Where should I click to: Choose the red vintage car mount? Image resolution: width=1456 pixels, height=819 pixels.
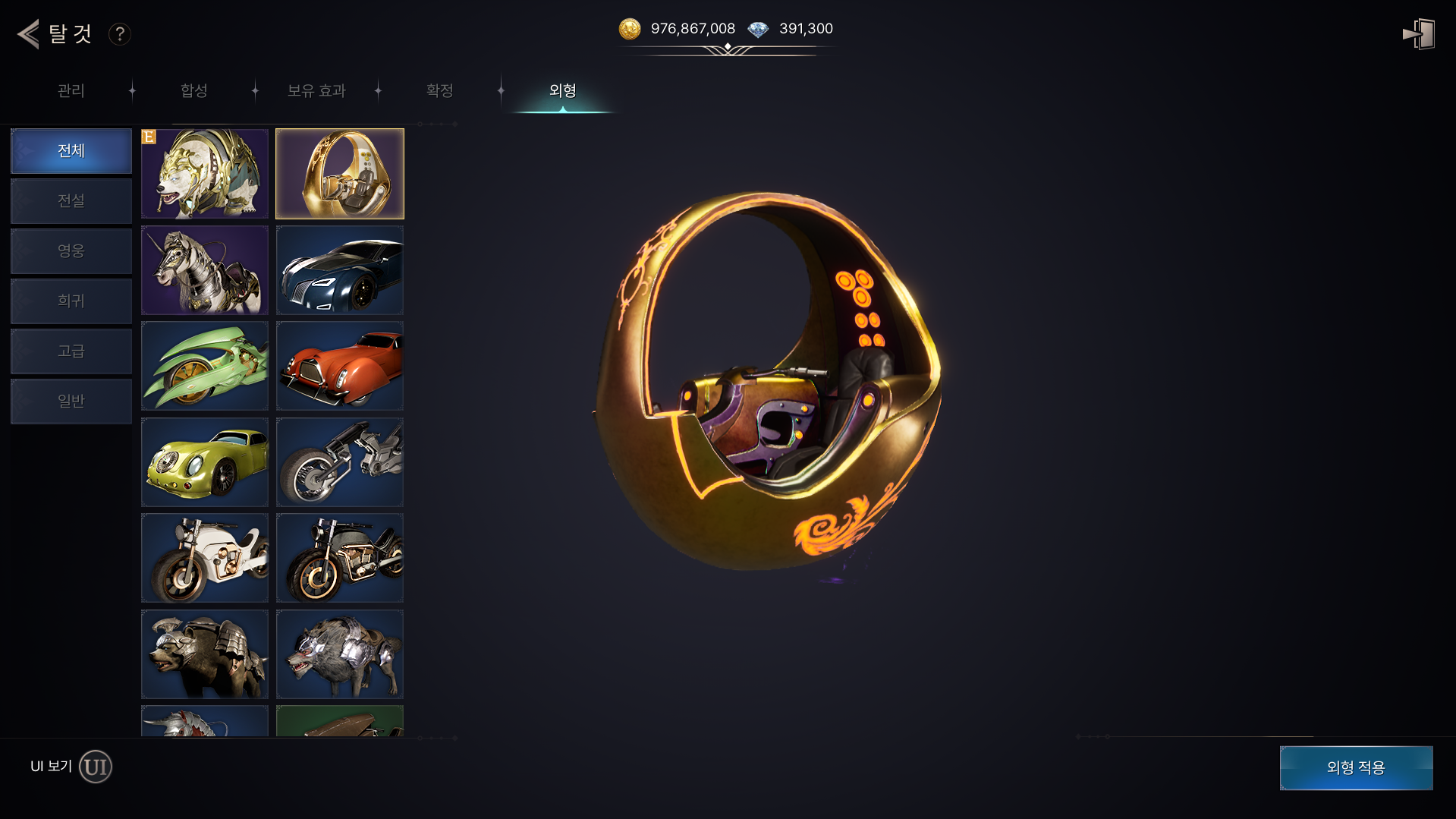coord(340,367)
